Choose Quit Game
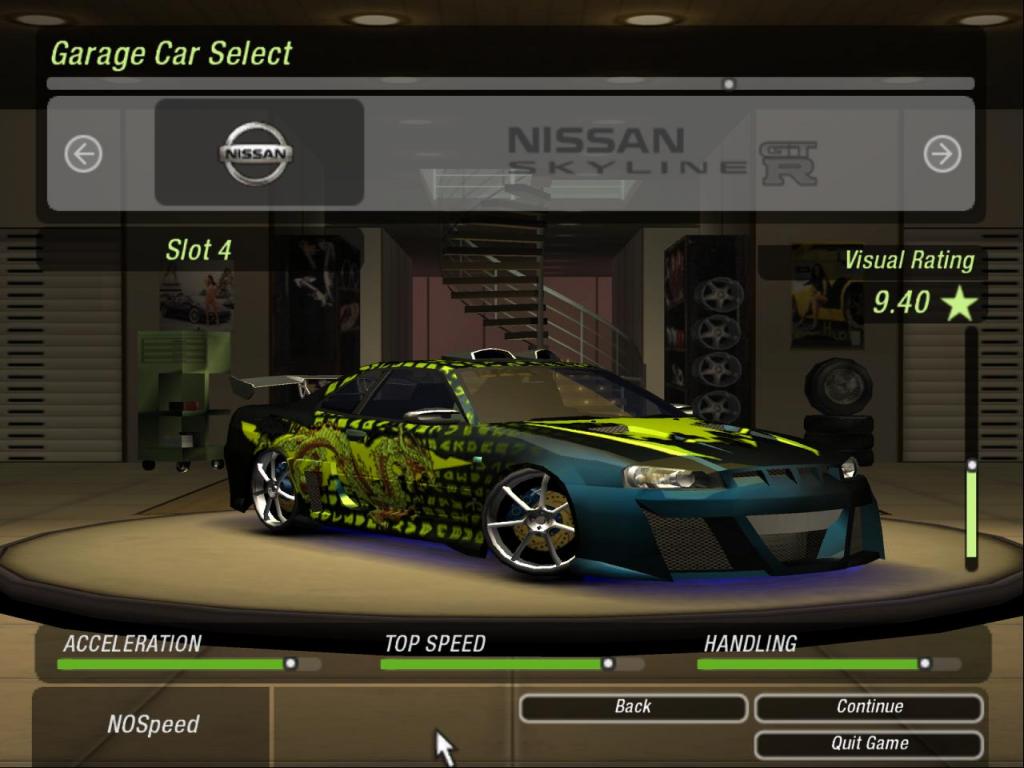 (x=869, y=743)
